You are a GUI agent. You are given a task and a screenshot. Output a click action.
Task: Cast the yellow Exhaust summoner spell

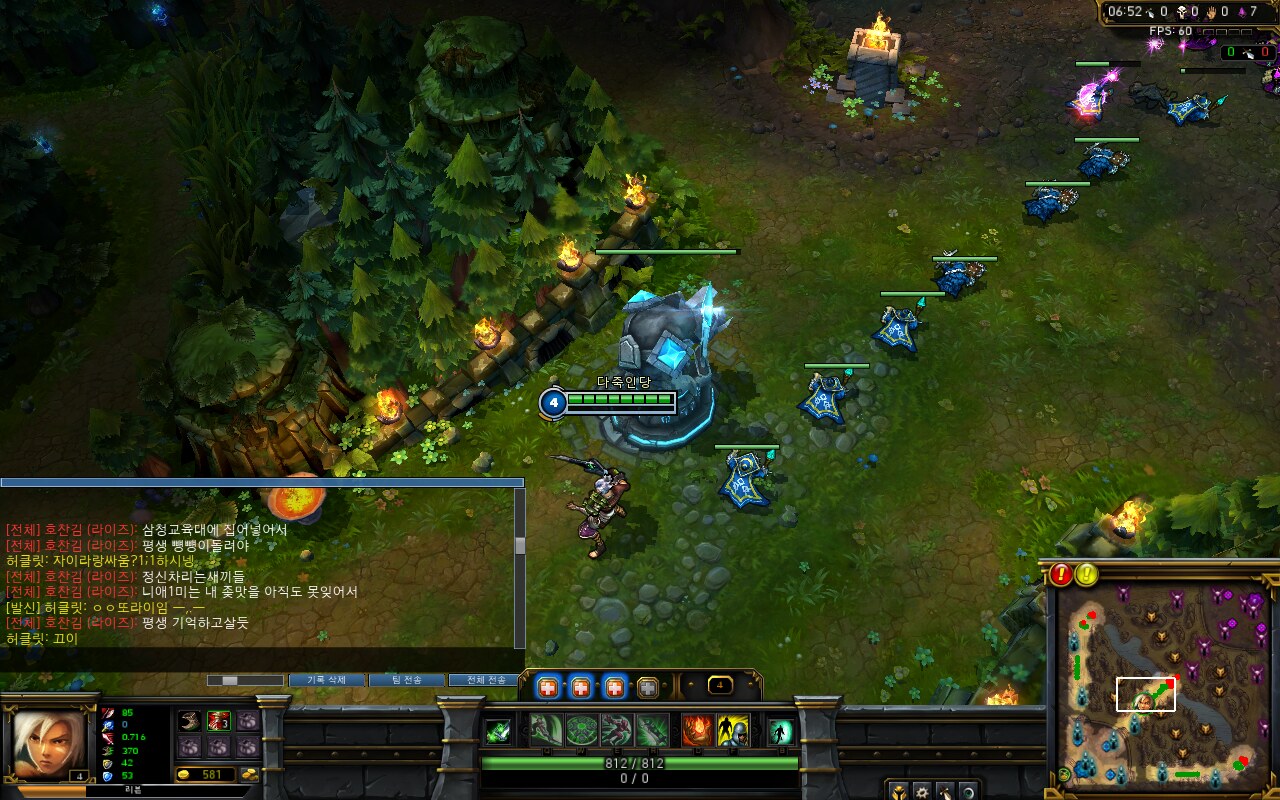click(733, 730)
